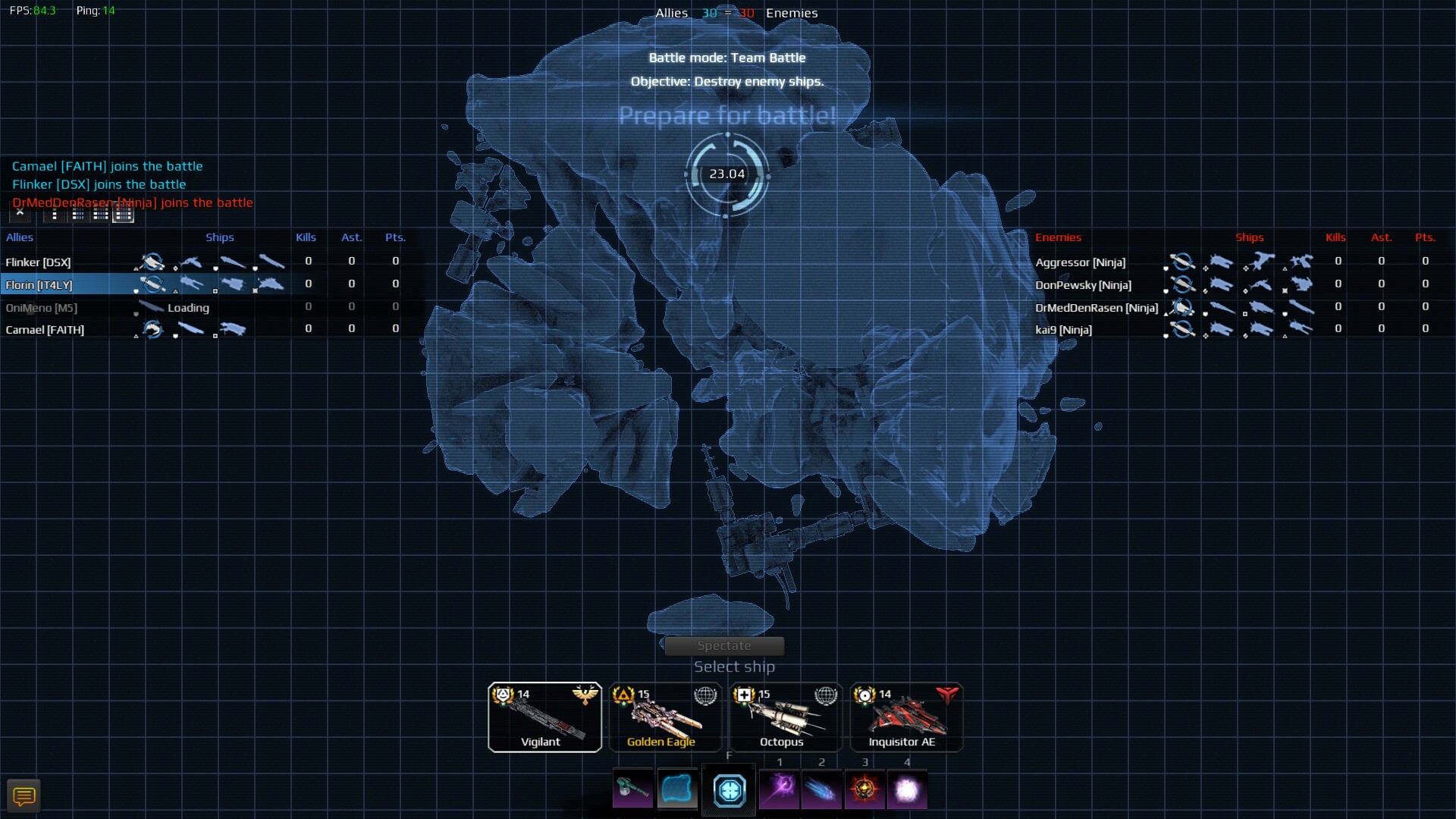
Task: Collapse the scoreboard with the chevron toggle
Action: [19, 214]
